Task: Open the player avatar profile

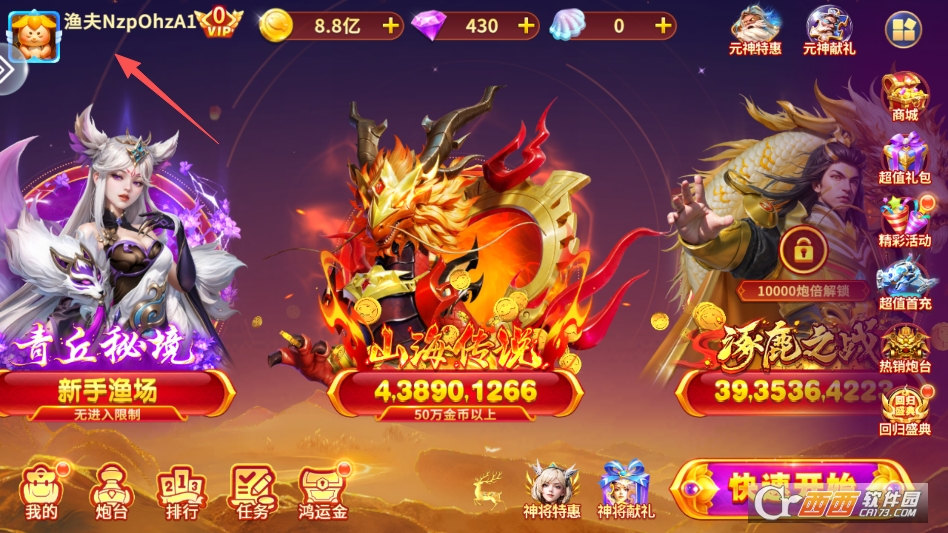Action: tap(34, 34)
